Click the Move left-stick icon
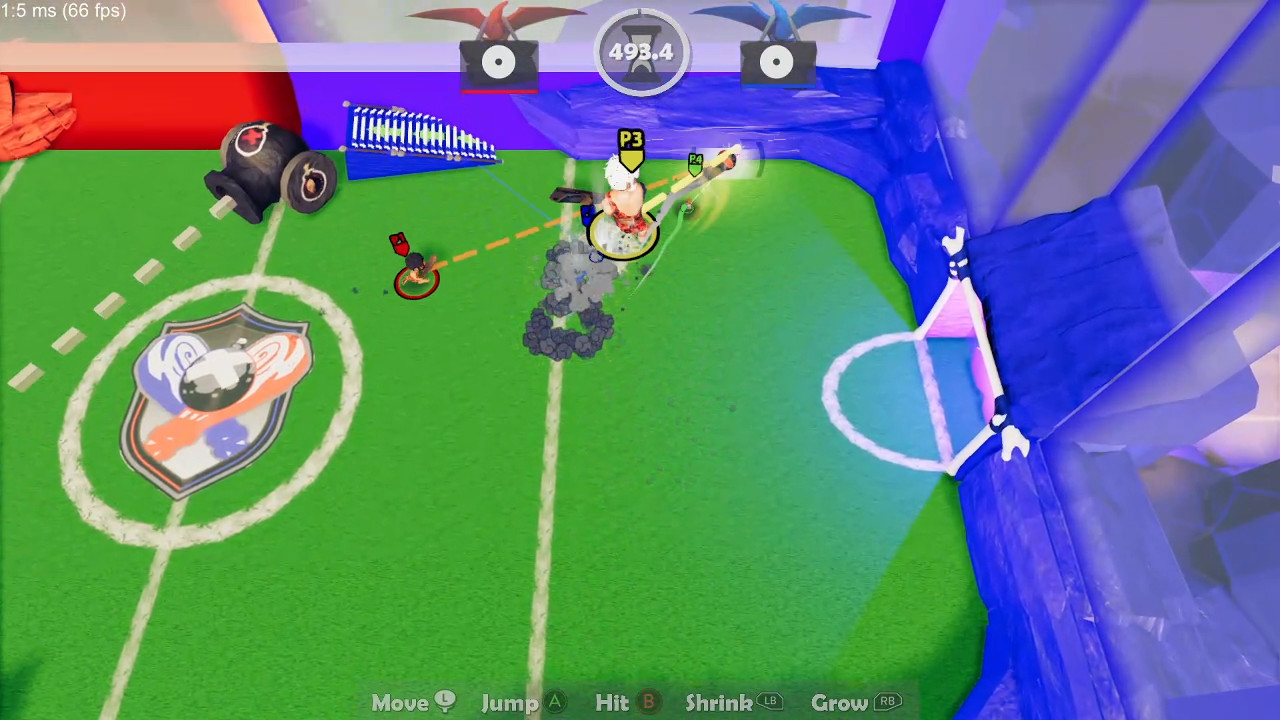 pyautogui.click(x=444, y=702)
